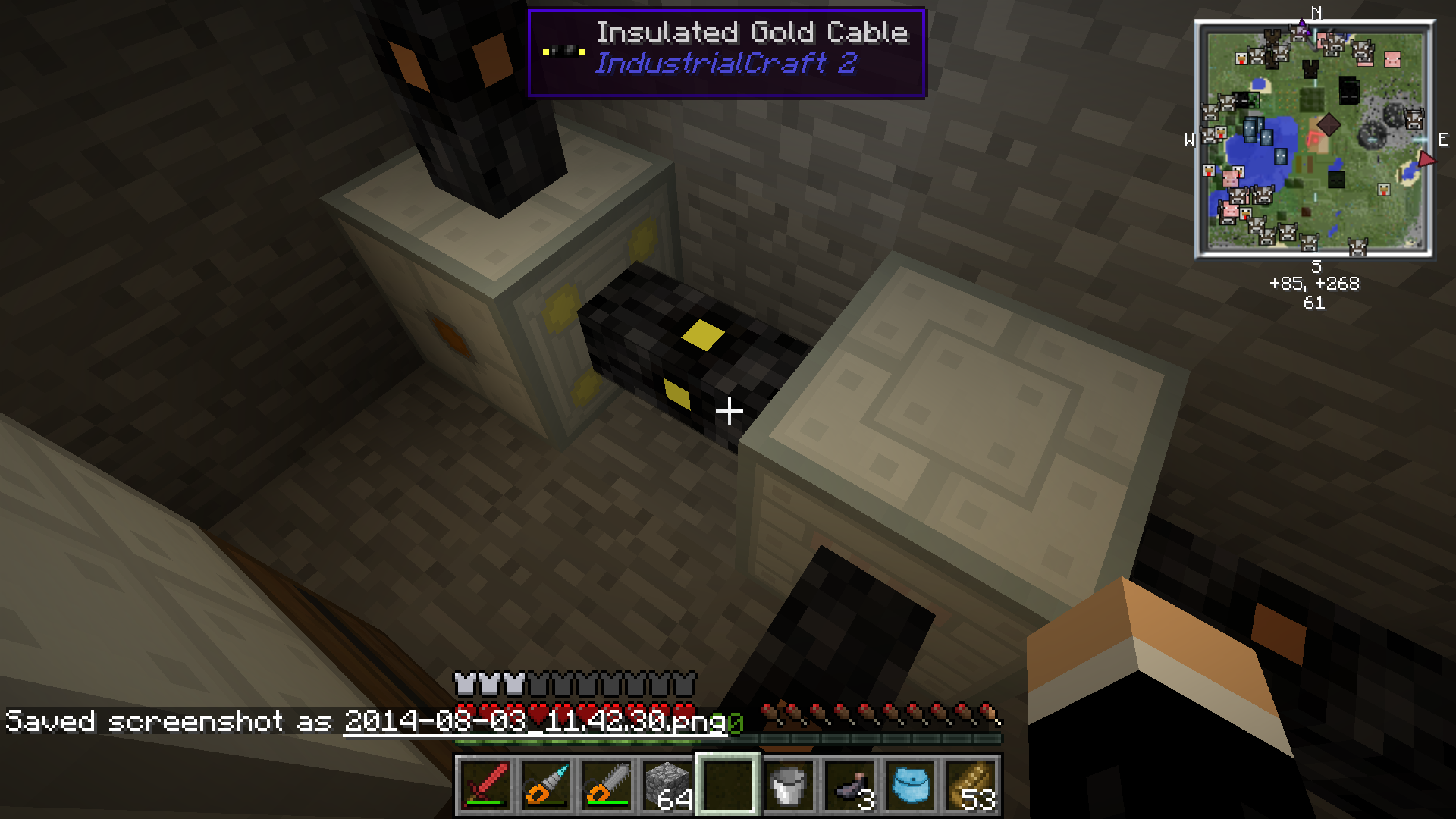Choose the chainsaw hotbar slot
The image size is (1456, 819).
click(x=607, y=785)
